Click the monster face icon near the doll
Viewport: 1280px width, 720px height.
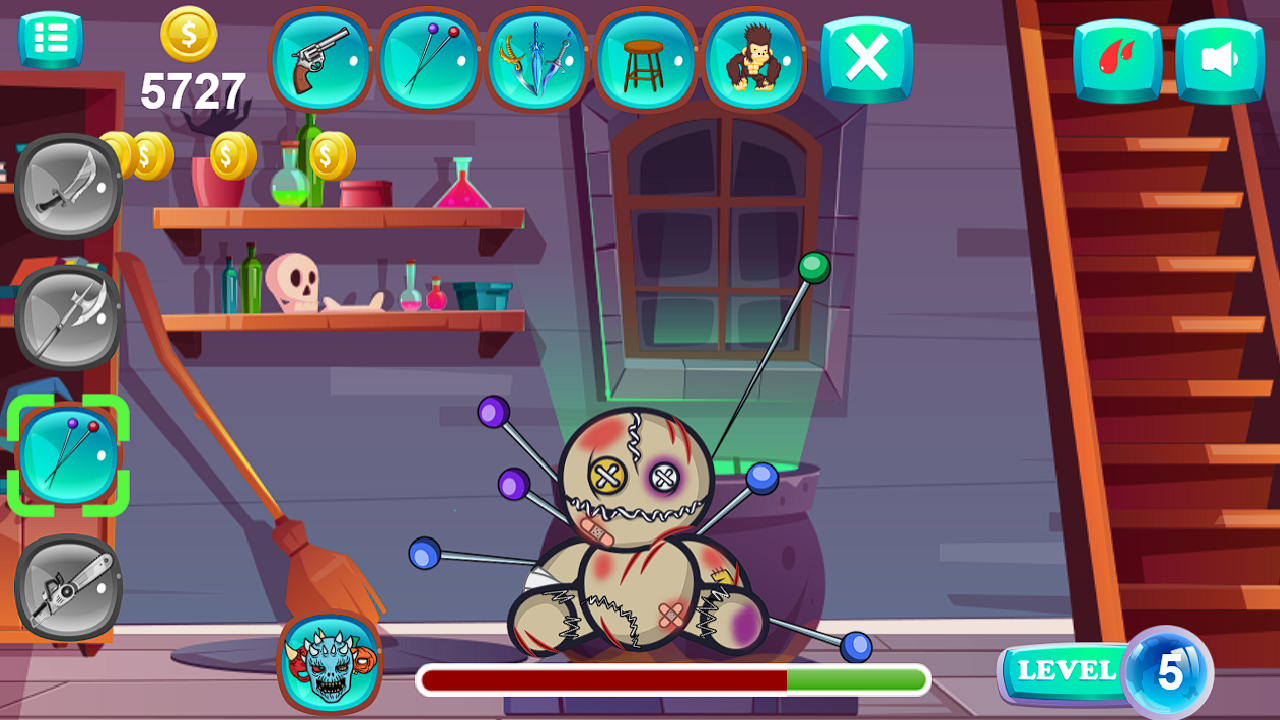coord(330,665)
